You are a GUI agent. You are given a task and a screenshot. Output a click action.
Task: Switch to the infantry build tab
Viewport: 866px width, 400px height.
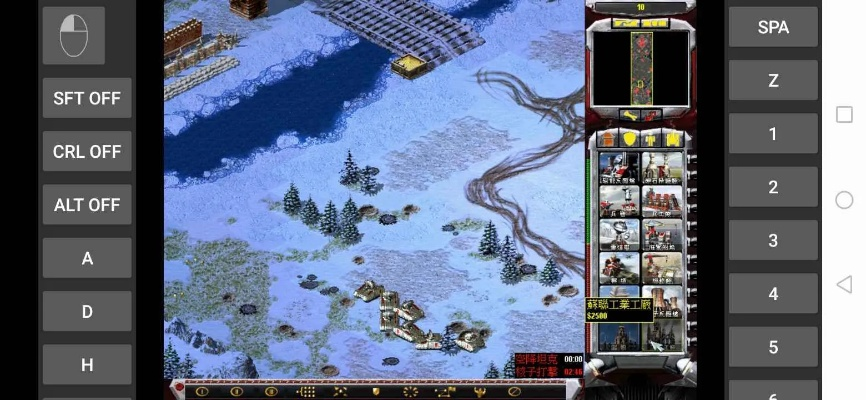[651, 138]
